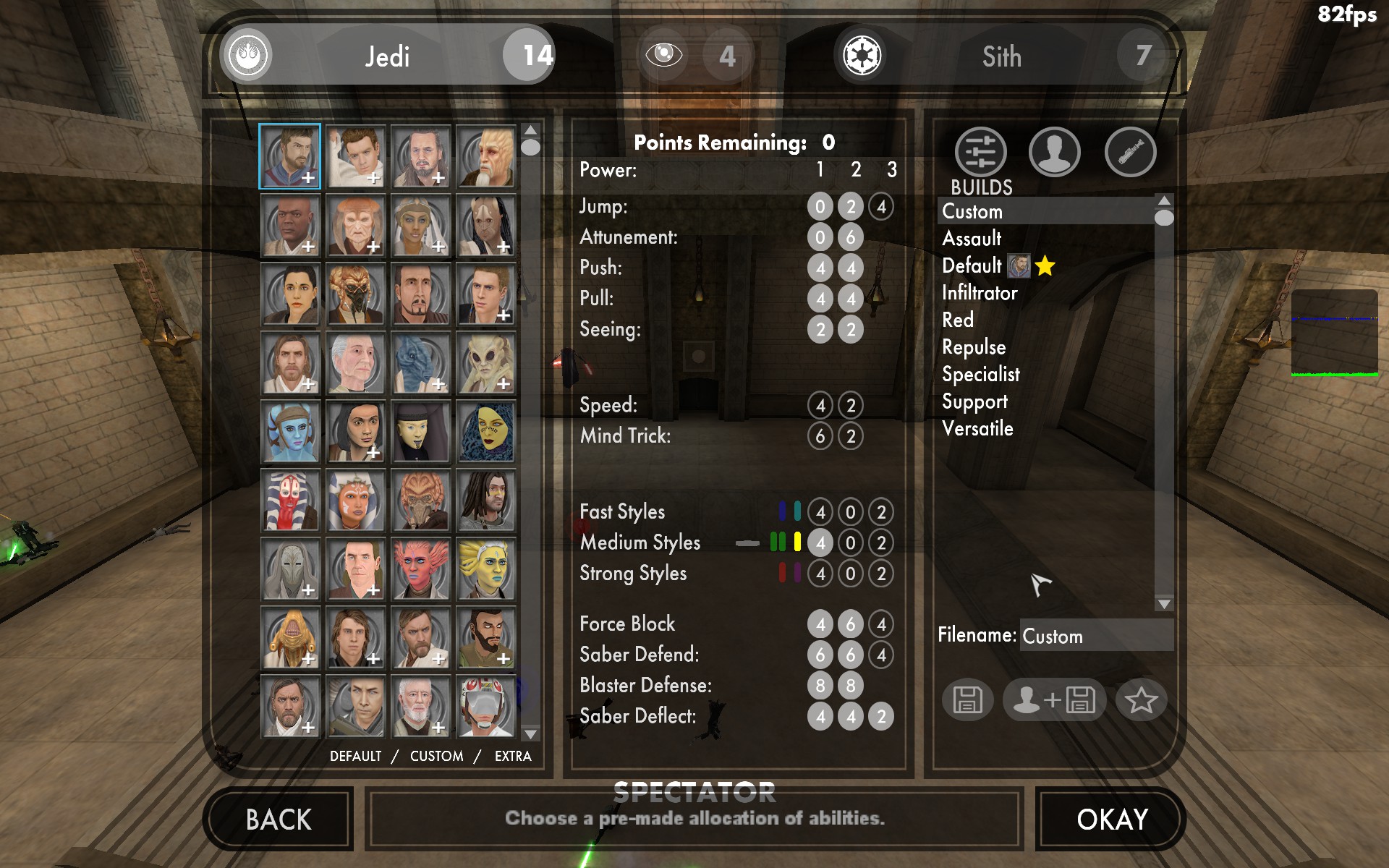Join the Jedi team
Screen dimensions: 1389x868
point(387,56)
